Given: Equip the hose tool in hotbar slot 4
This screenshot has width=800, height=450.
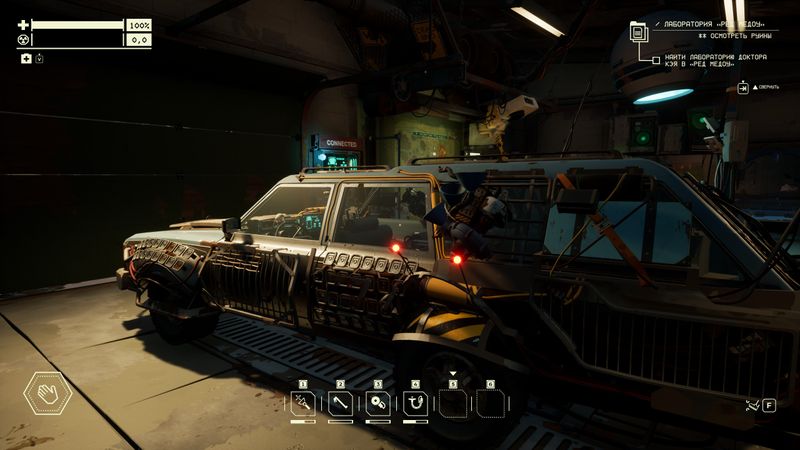Looking at the screenshot, I should 415,403.
